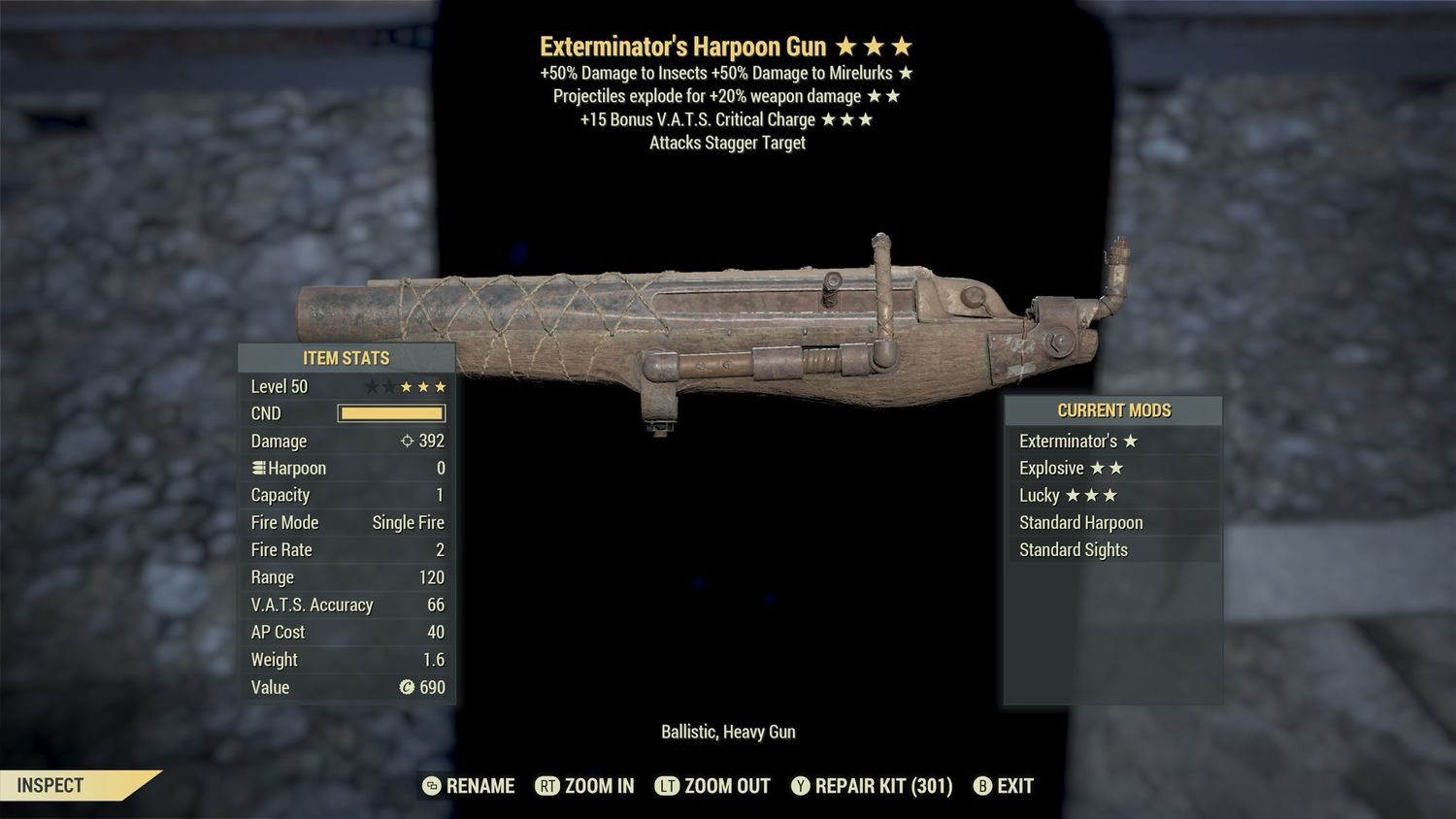Click the star after '+50% Damage to Mirelurks'
Image resolution: width=1456 pixels, height=819 pixels.
pyautogui.click(x=907, y=73)
